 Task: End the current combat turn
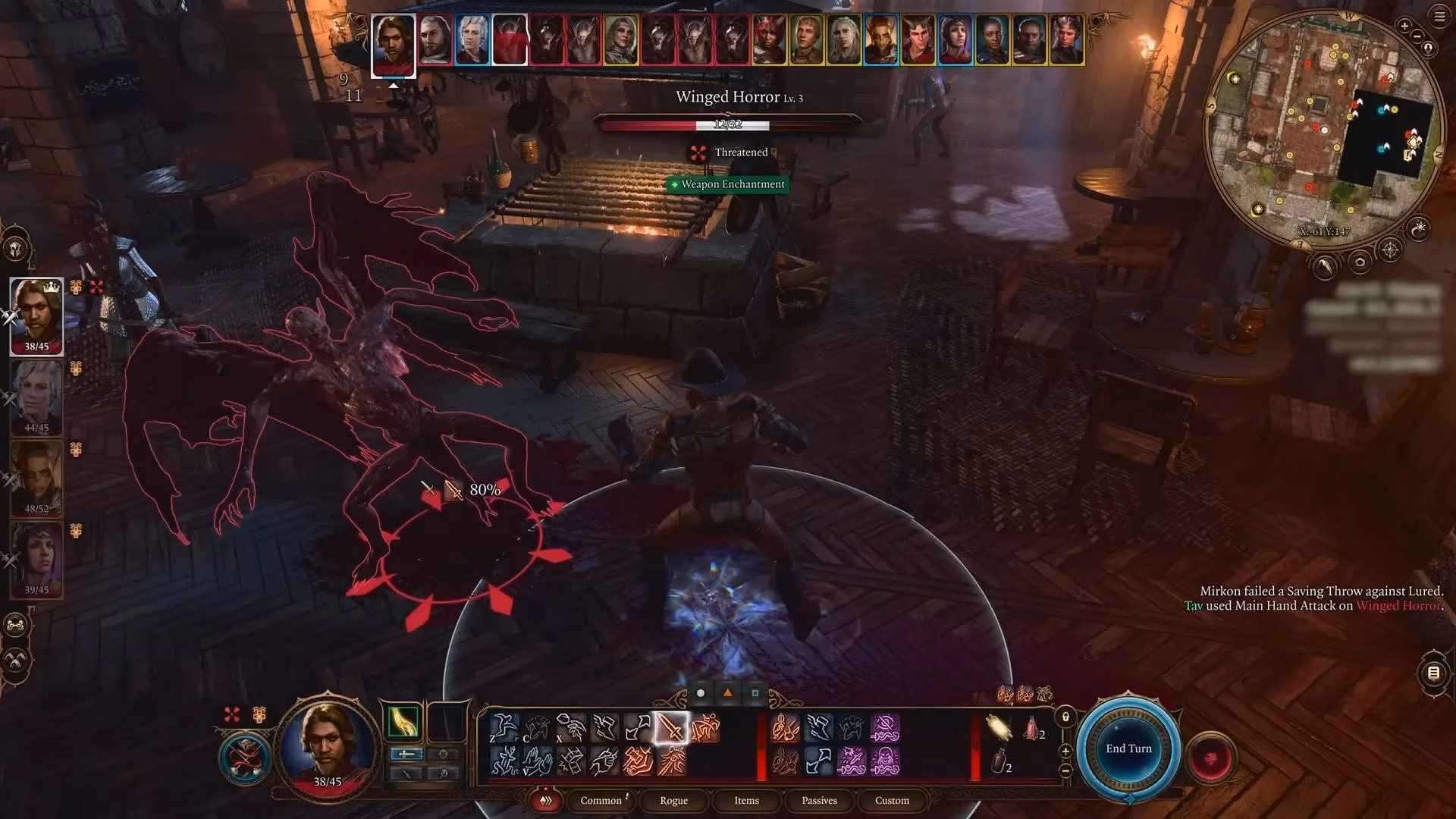[x=1128, y=748]
